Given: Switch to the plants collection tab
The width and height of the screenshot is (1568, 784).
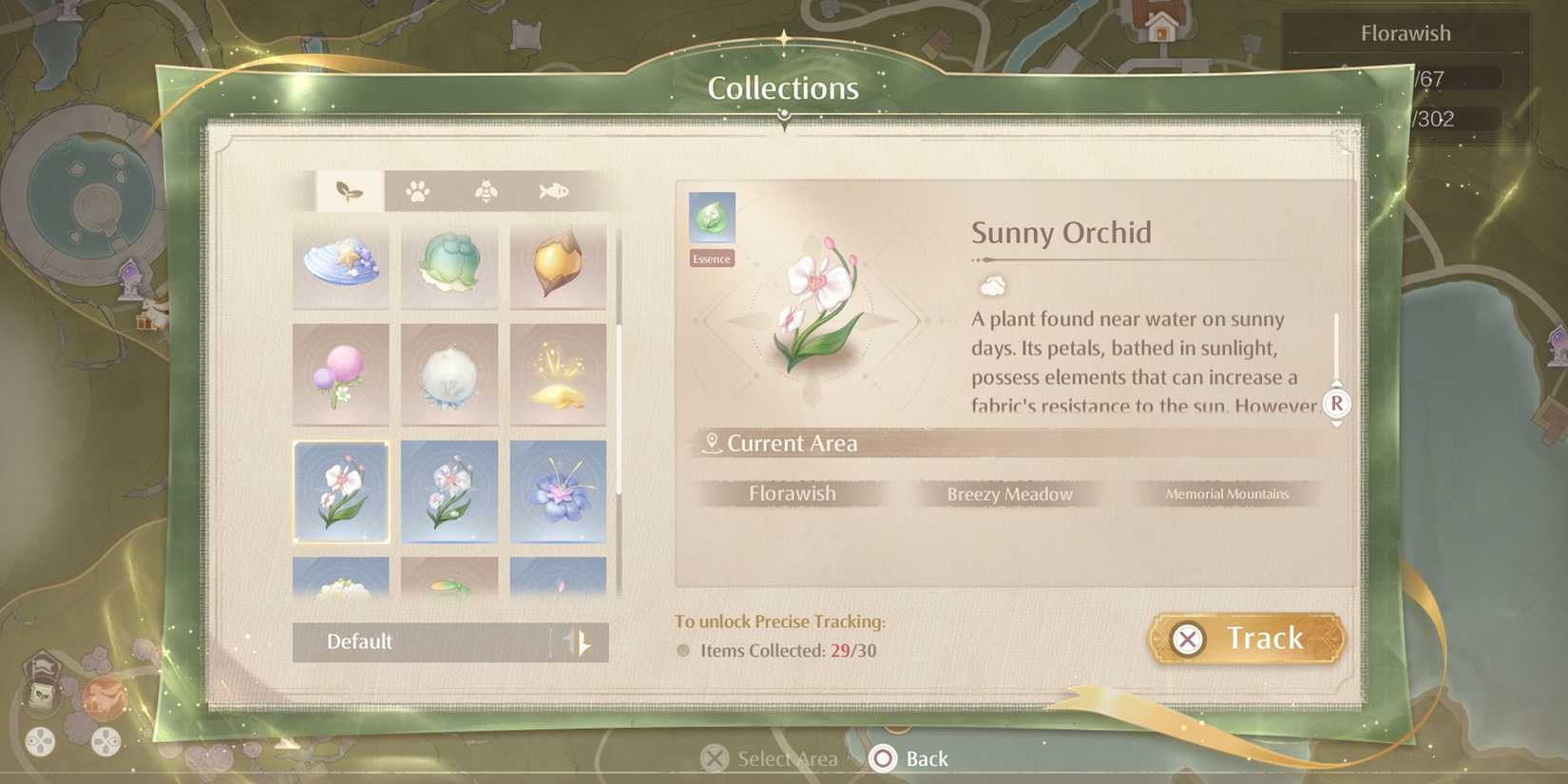Looking at the screenshot, I should click(x=346, y=189).
